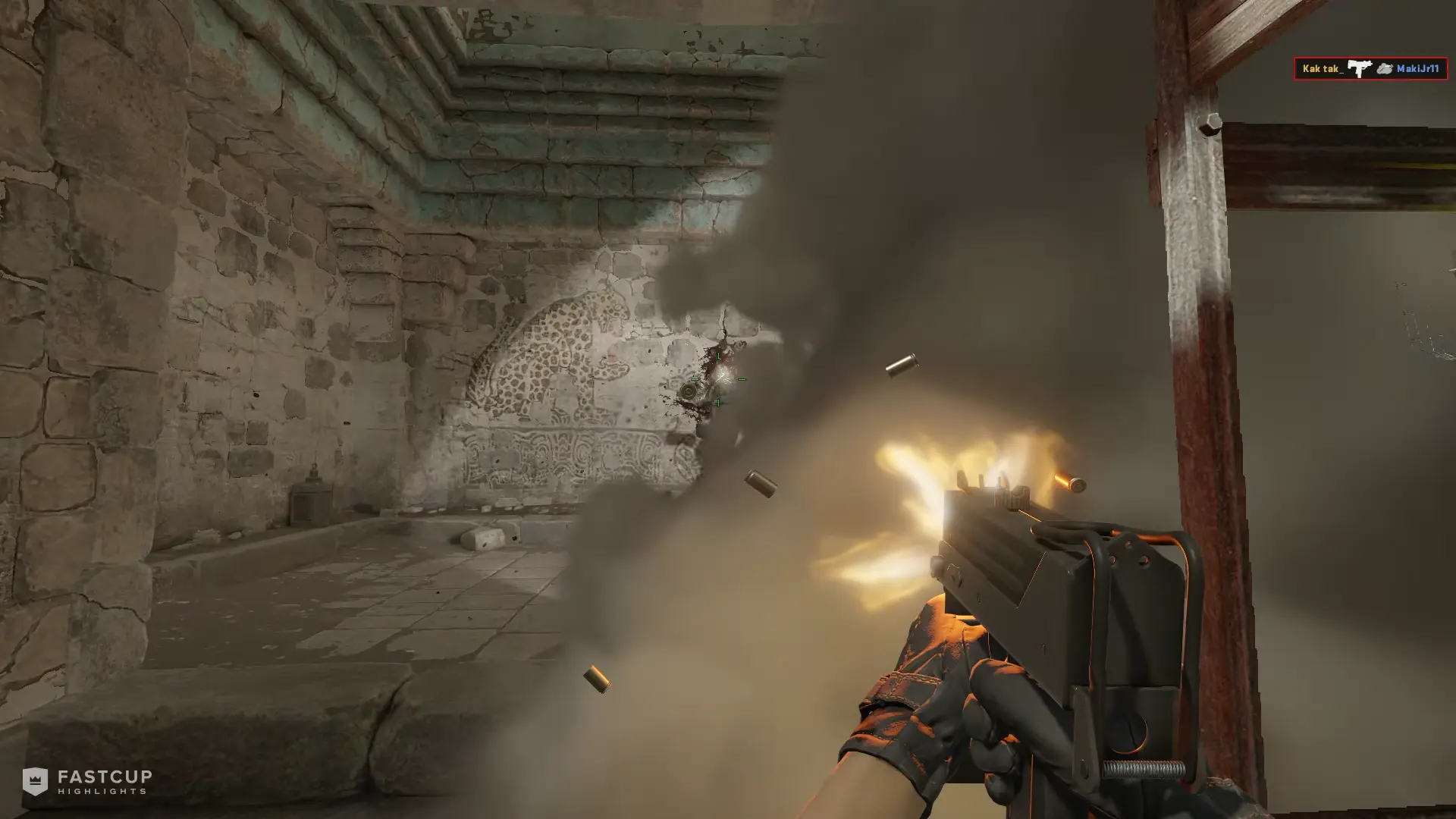The height and width of the screenshot is (819, 1456).
Task: Click the UZI weapon icon in the kill feed
Action: [1360, 67]
